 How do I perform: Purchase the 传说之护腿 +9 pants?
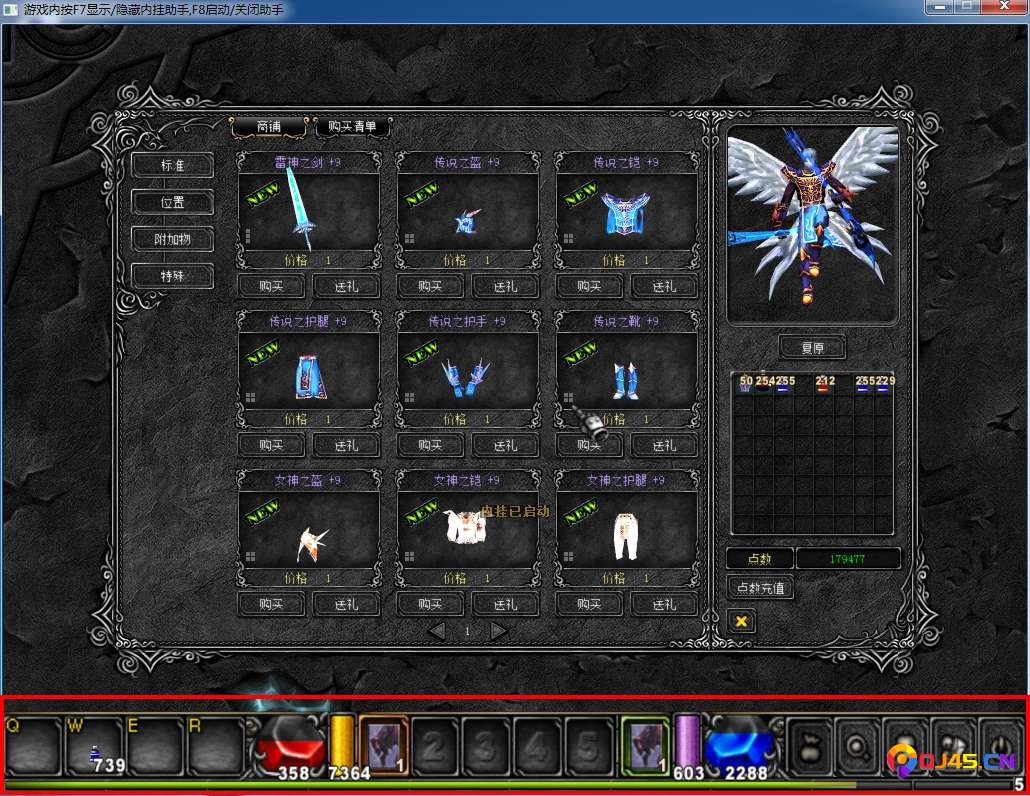pyautogui.click(x=271, y=445)
